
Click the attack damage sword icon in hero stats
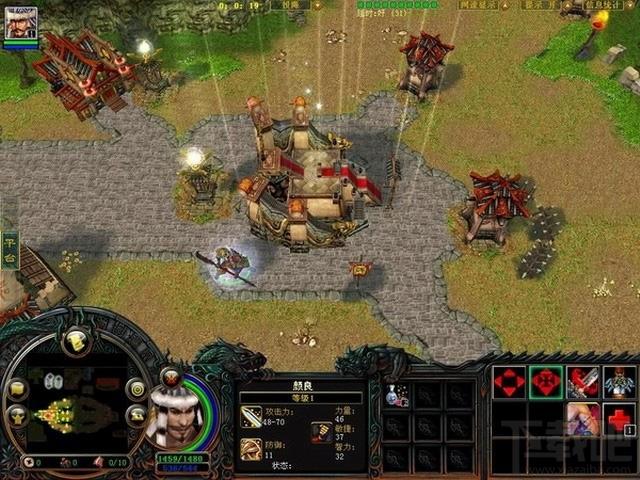coord(251,416)
